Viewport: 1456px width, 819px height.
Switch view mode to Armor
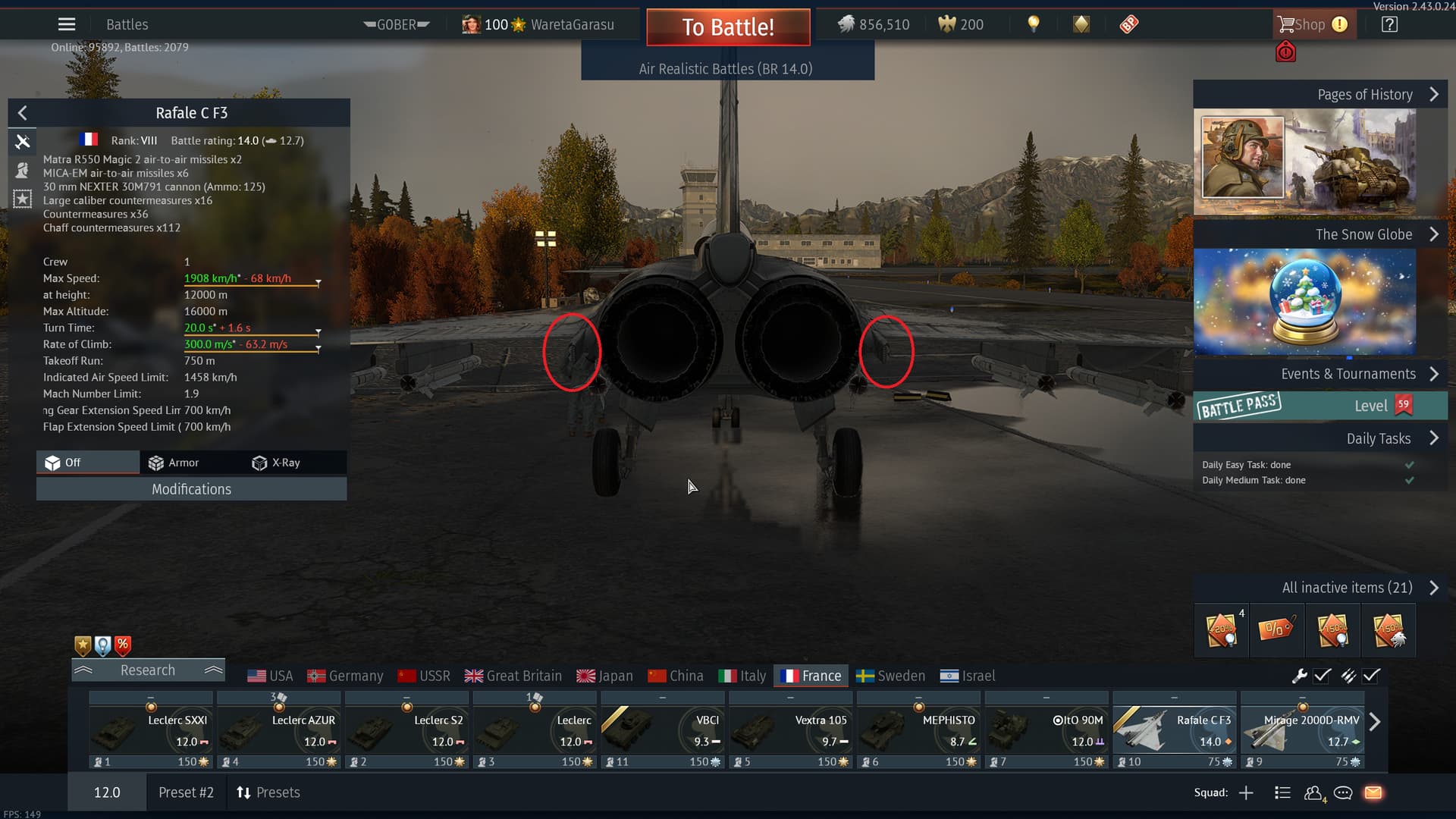point(174,463)
